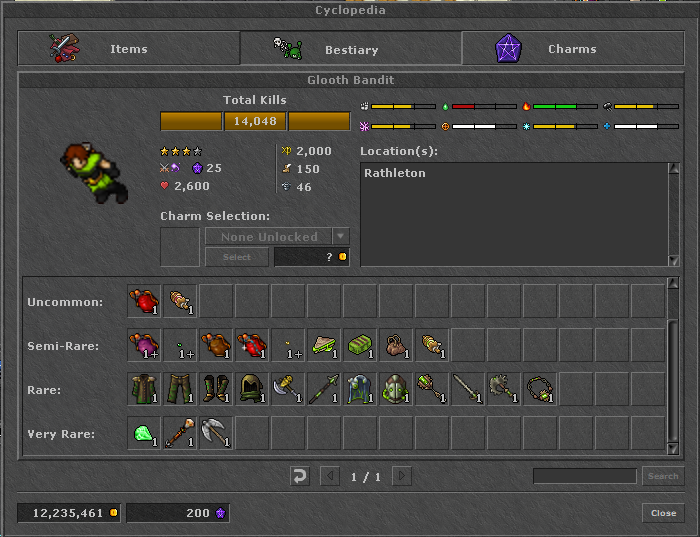Focus the search text field
700x537 pixels.
click(585, 476)
